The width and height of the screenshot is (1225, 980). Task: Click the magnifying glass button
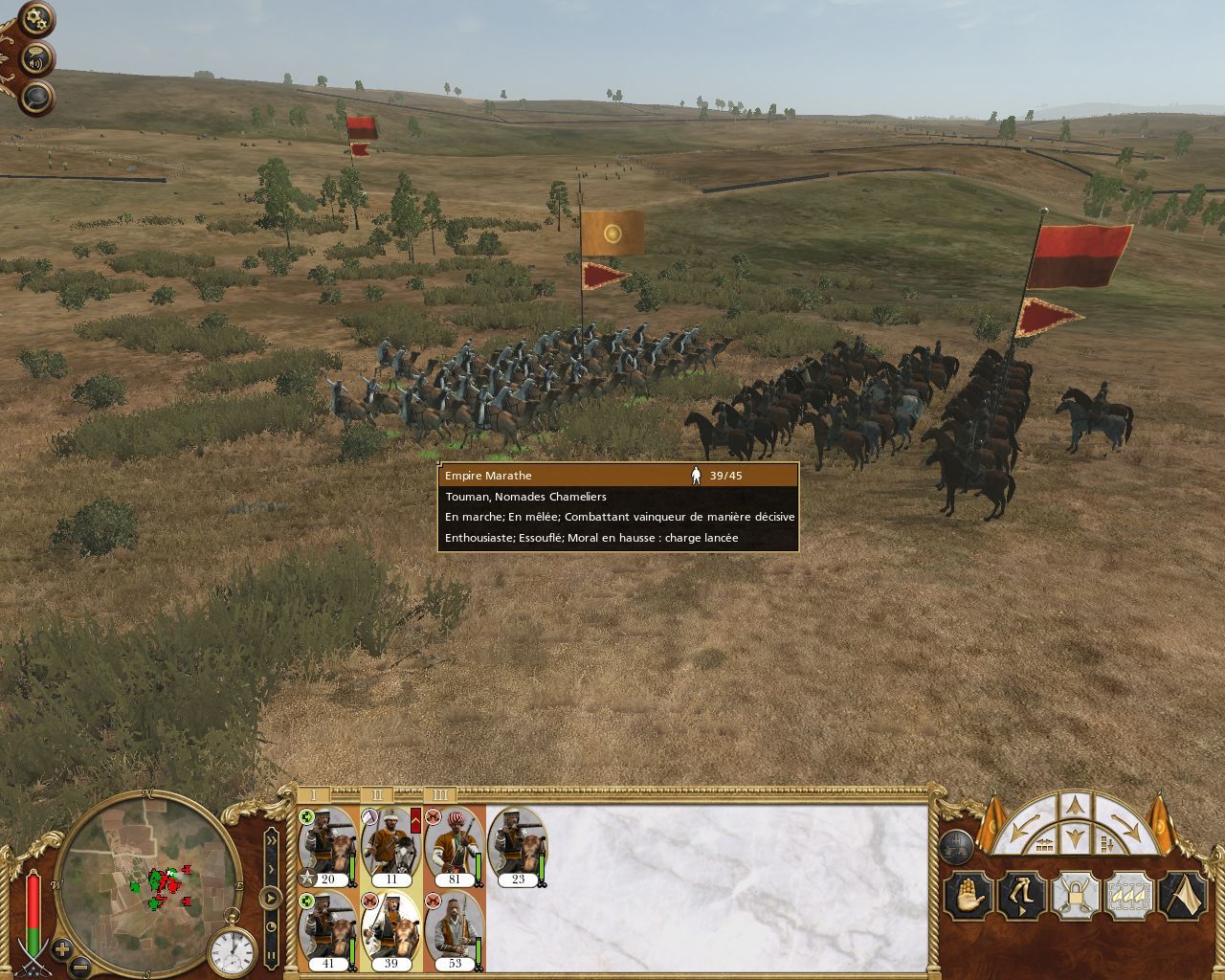(36, 97)
